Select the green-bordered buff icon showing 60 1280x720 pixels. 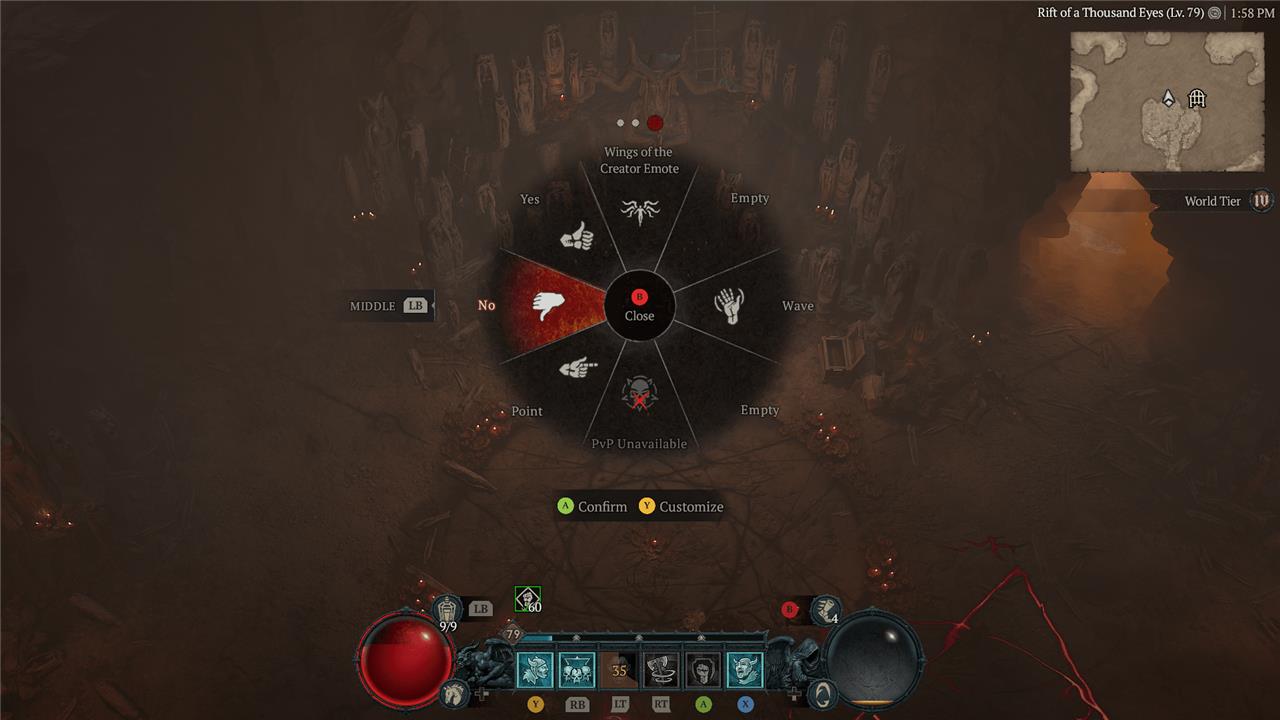(527, 599)
